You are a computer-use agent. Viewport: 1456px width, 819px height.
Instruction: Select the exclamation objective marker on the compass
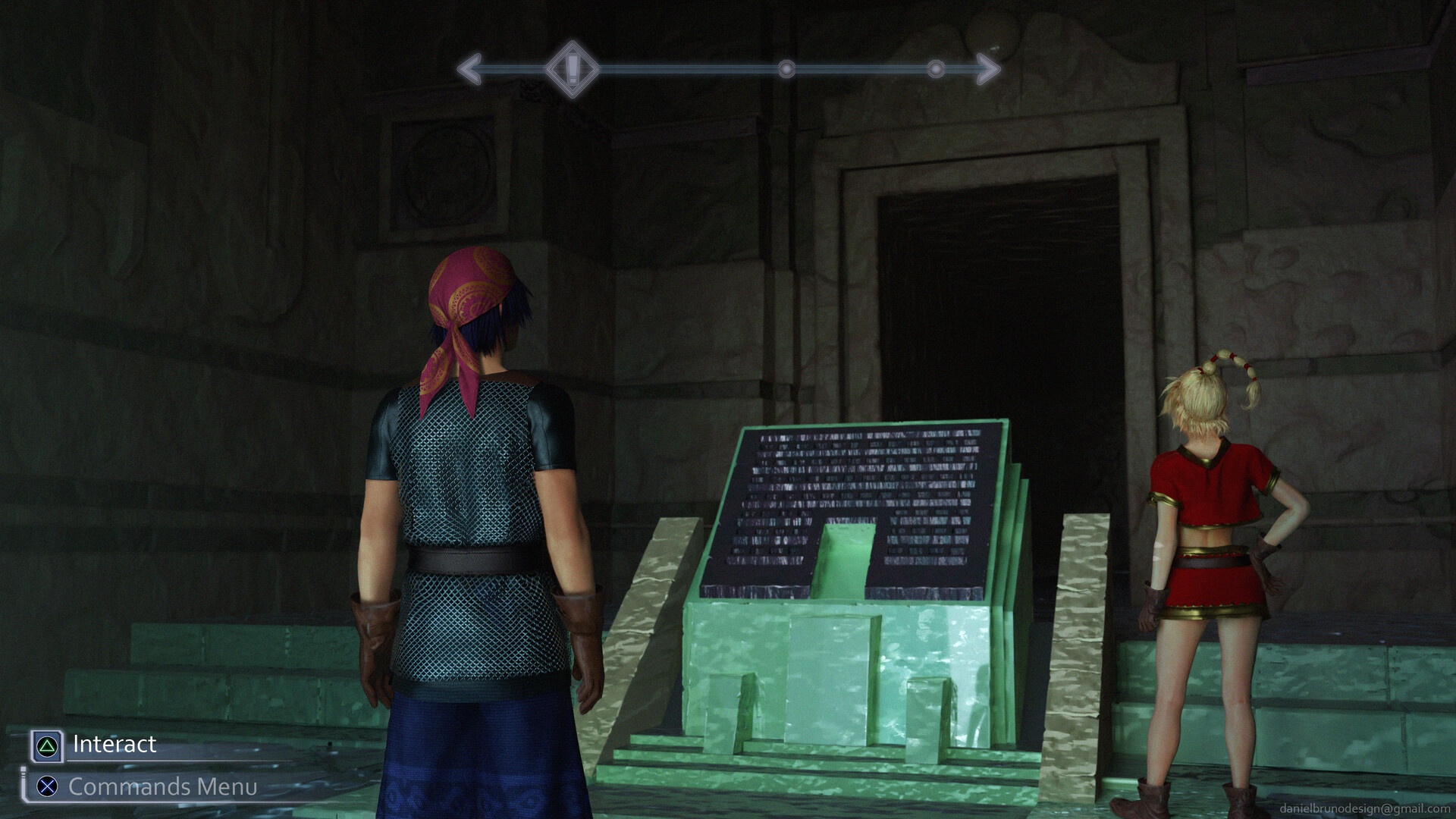pyautogui.click(x=573, y=69)
